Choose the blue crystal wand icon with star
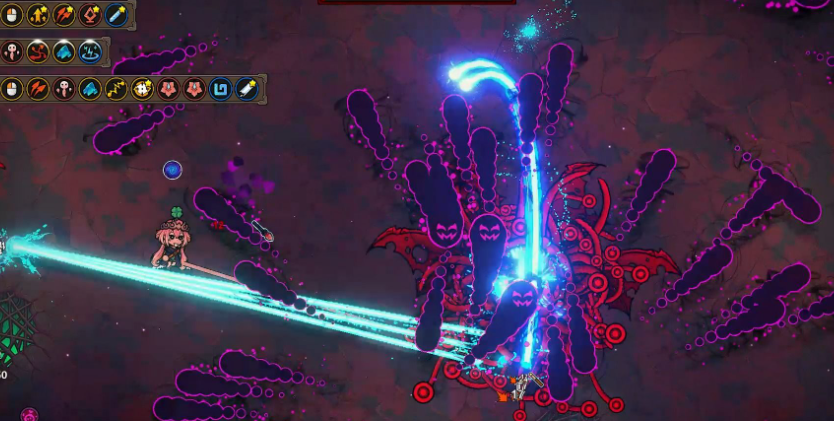The width and height of the screenshot is (834, 421). coord(117,15)
